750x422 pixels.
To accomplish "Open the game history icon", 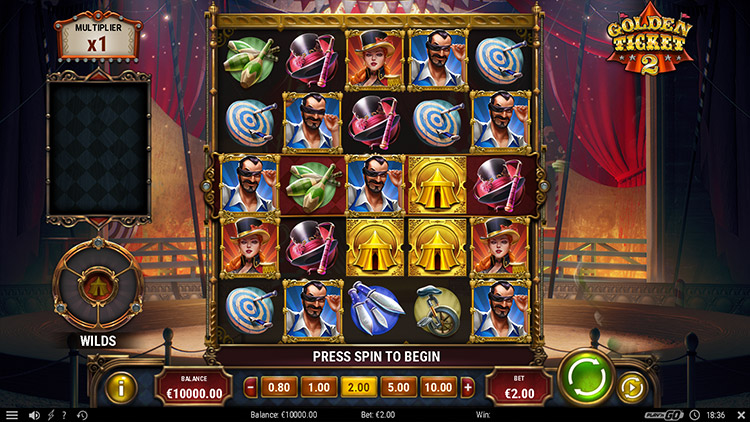I will coord(82,415).
